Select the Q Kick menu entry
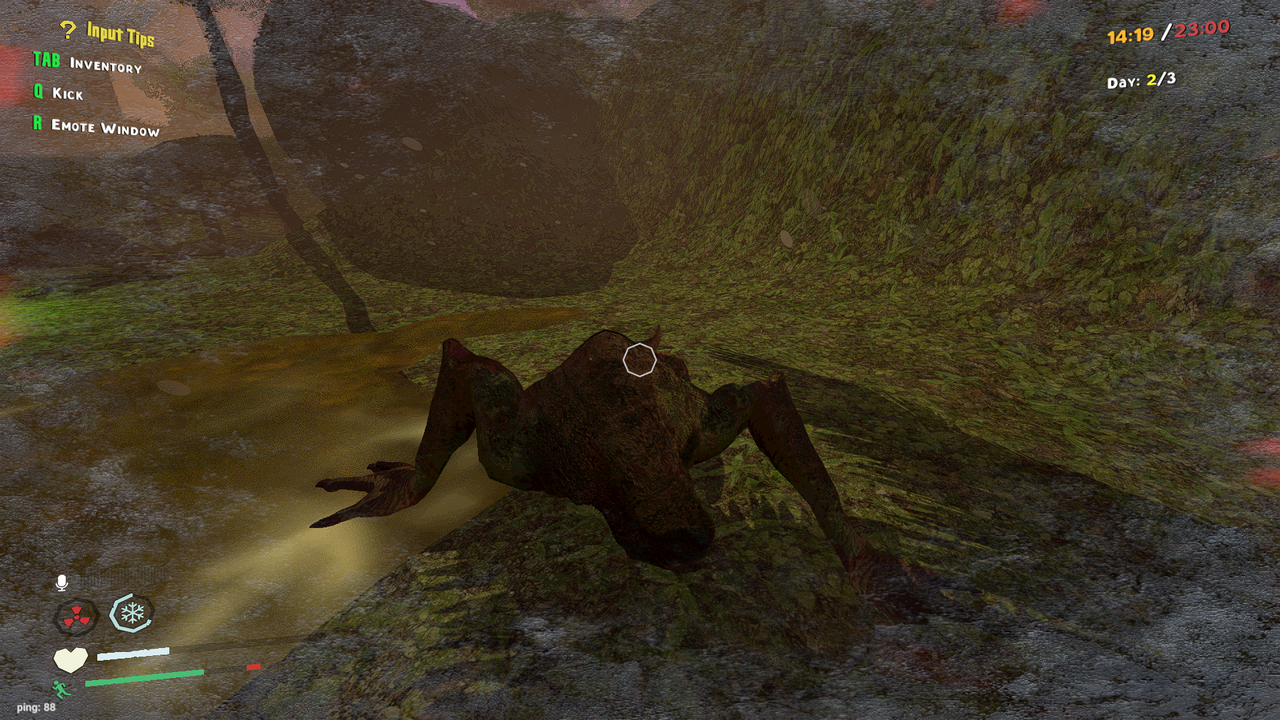1280x720 pixels. tap(59, 95)
